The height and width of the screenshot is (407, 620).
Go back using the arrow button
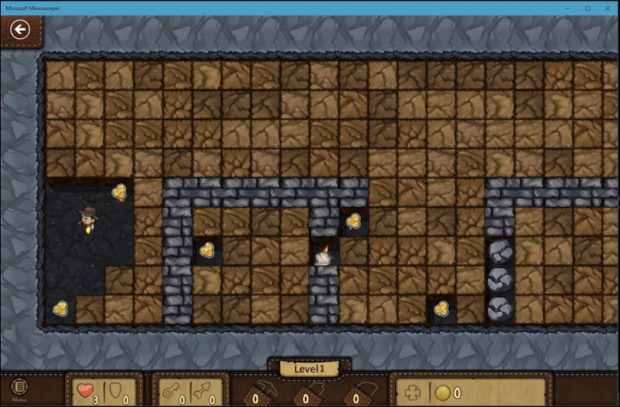click(18, 29)
